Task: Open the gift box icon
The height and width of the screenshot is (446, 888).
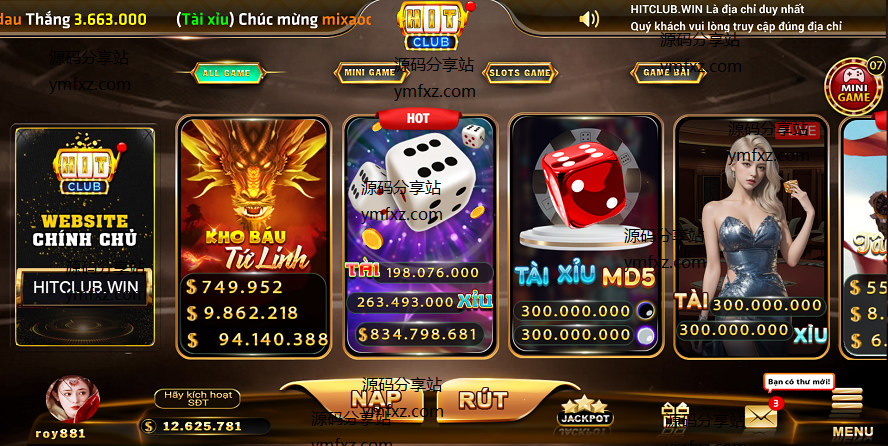Action: [677, 415]
